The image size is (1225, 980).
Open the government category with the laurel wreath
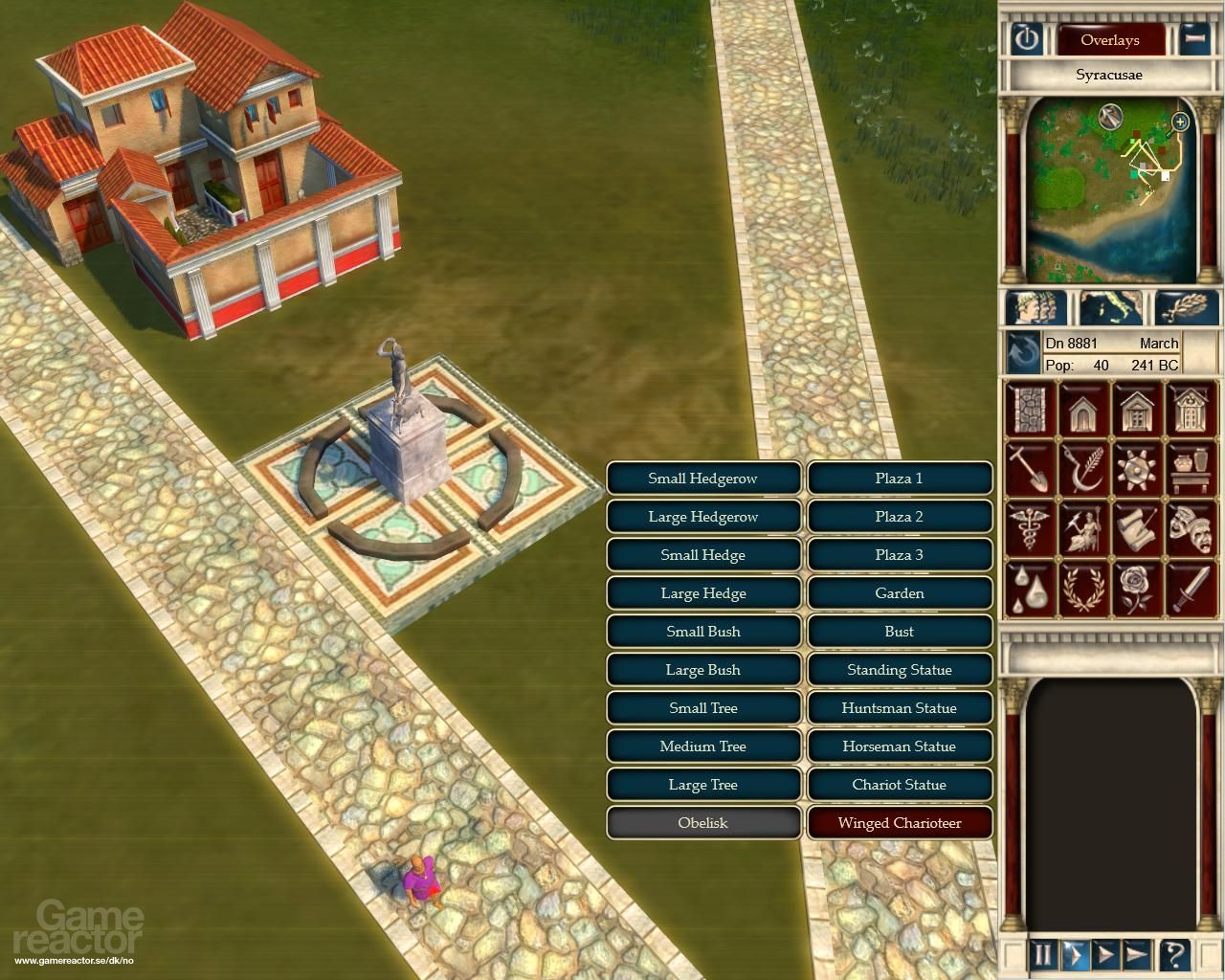1083,588
